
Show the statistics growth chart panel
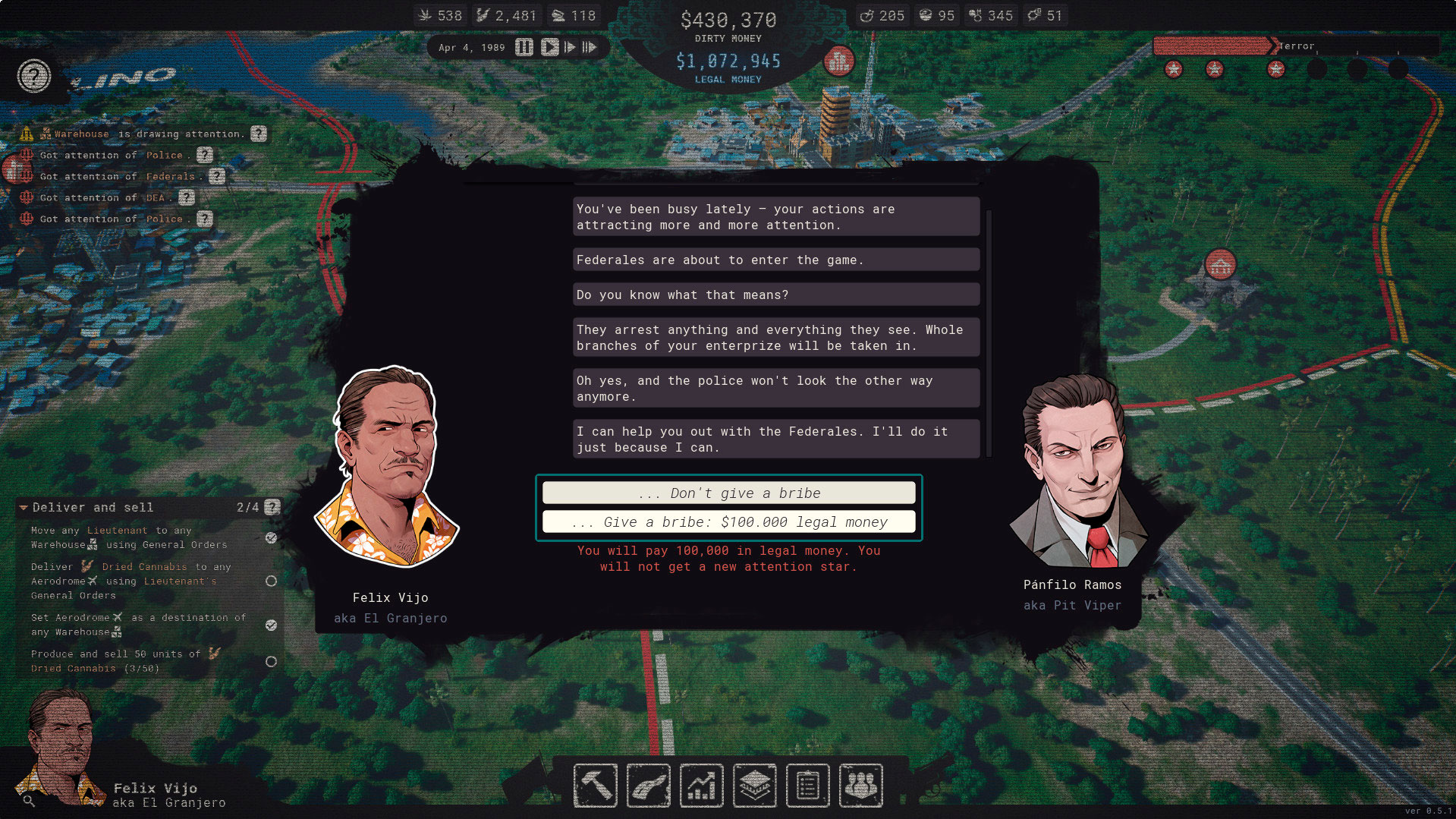[x=702, y=786]
